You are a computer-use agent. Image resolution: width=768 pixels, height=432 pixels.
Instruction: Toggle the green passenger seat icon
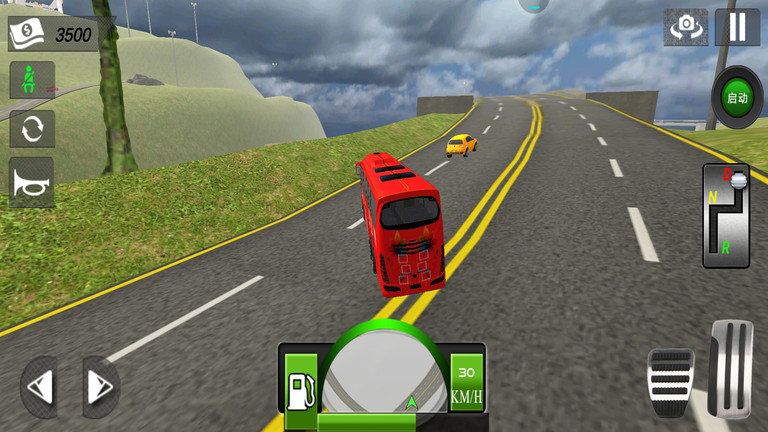click(31, 80)
